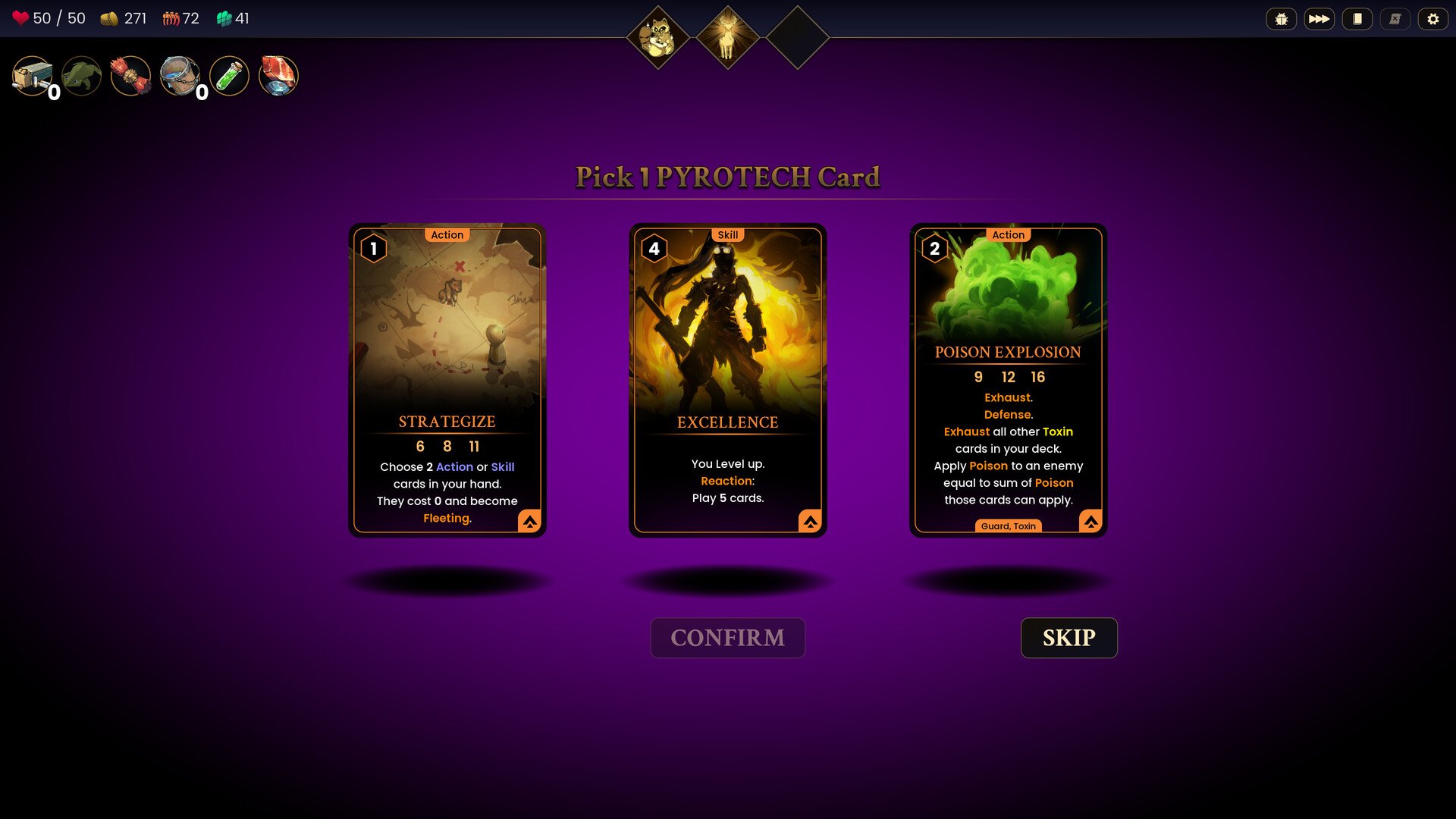The height and width of the screenshot is (819, 1456).
Task: Inspect the green frog relic
Action: 81,76
